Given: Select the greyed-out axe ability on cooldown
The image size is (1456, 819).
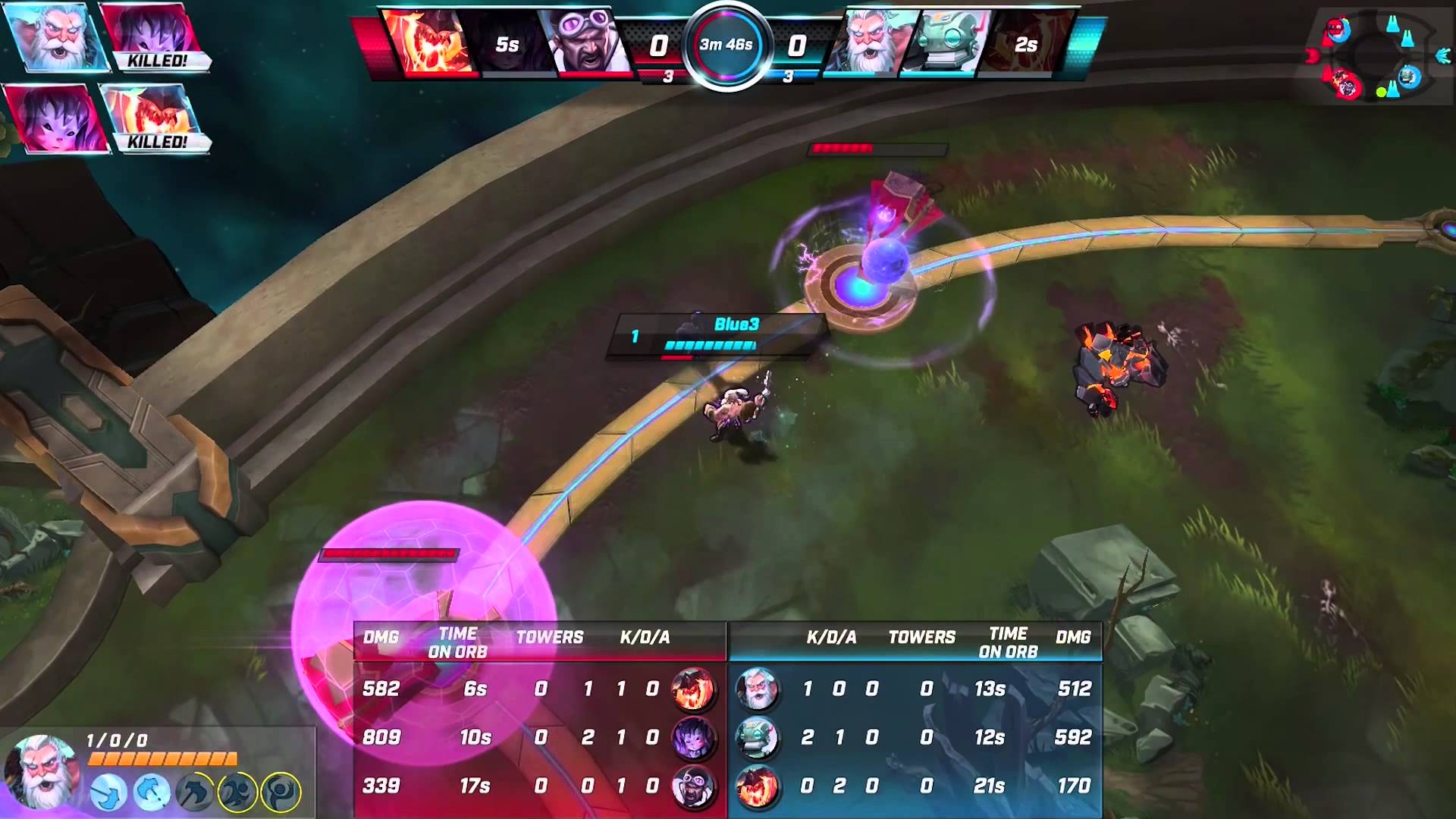Looking at the screenshot, I should click(x=193, y=792).
